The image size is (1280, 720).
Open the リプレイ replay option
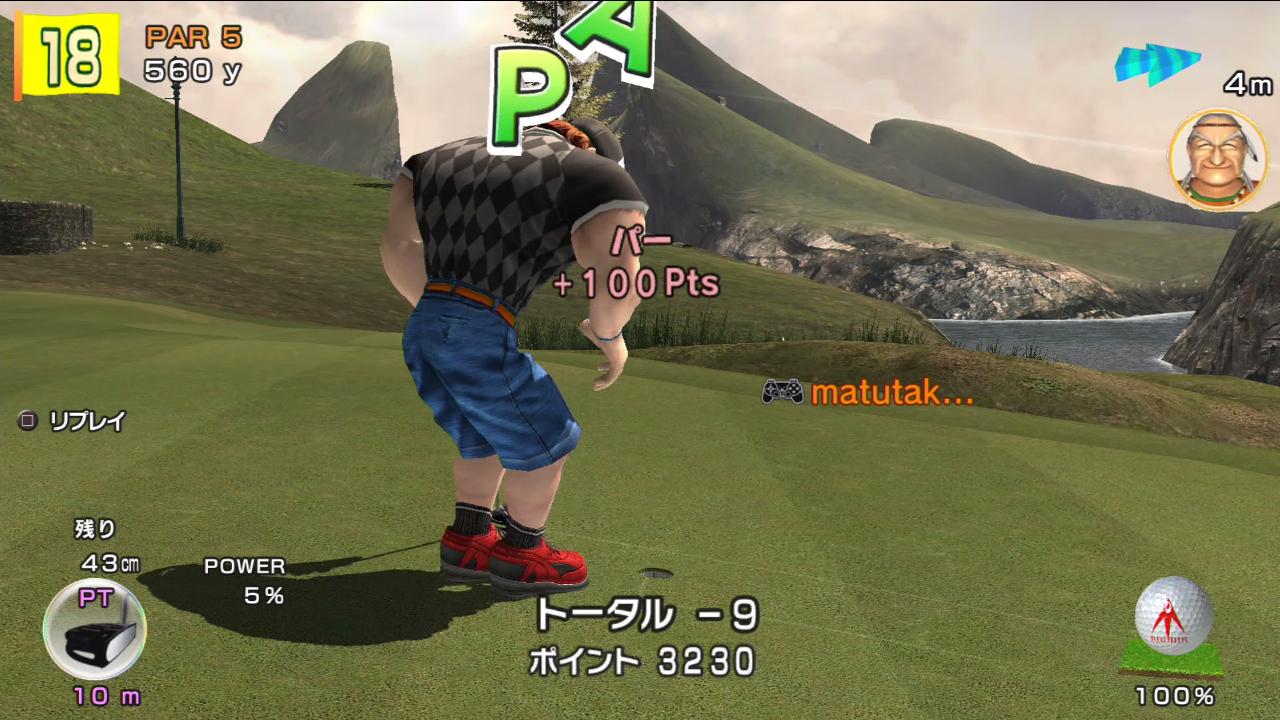coord(74,421)
